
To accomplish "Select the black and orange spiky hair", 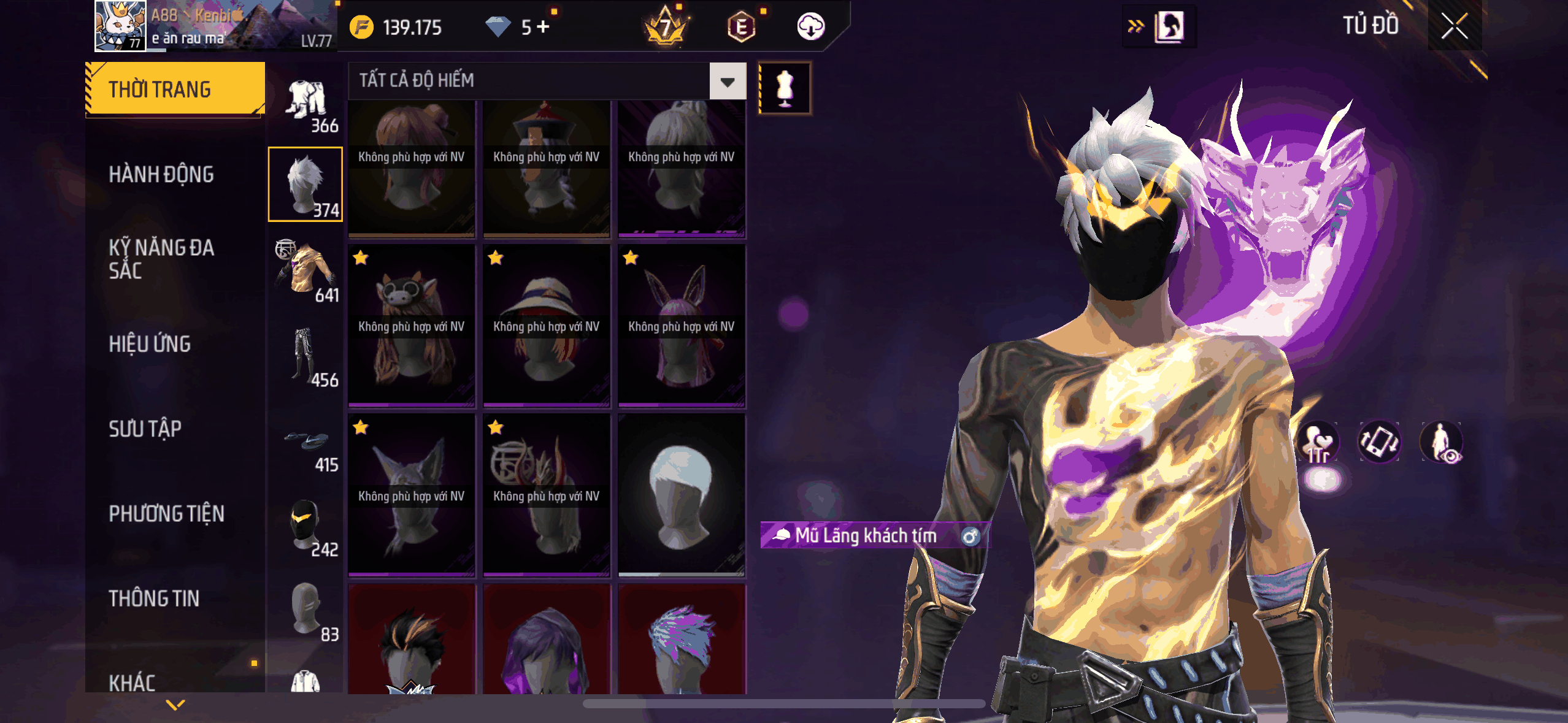I will 412,641.
